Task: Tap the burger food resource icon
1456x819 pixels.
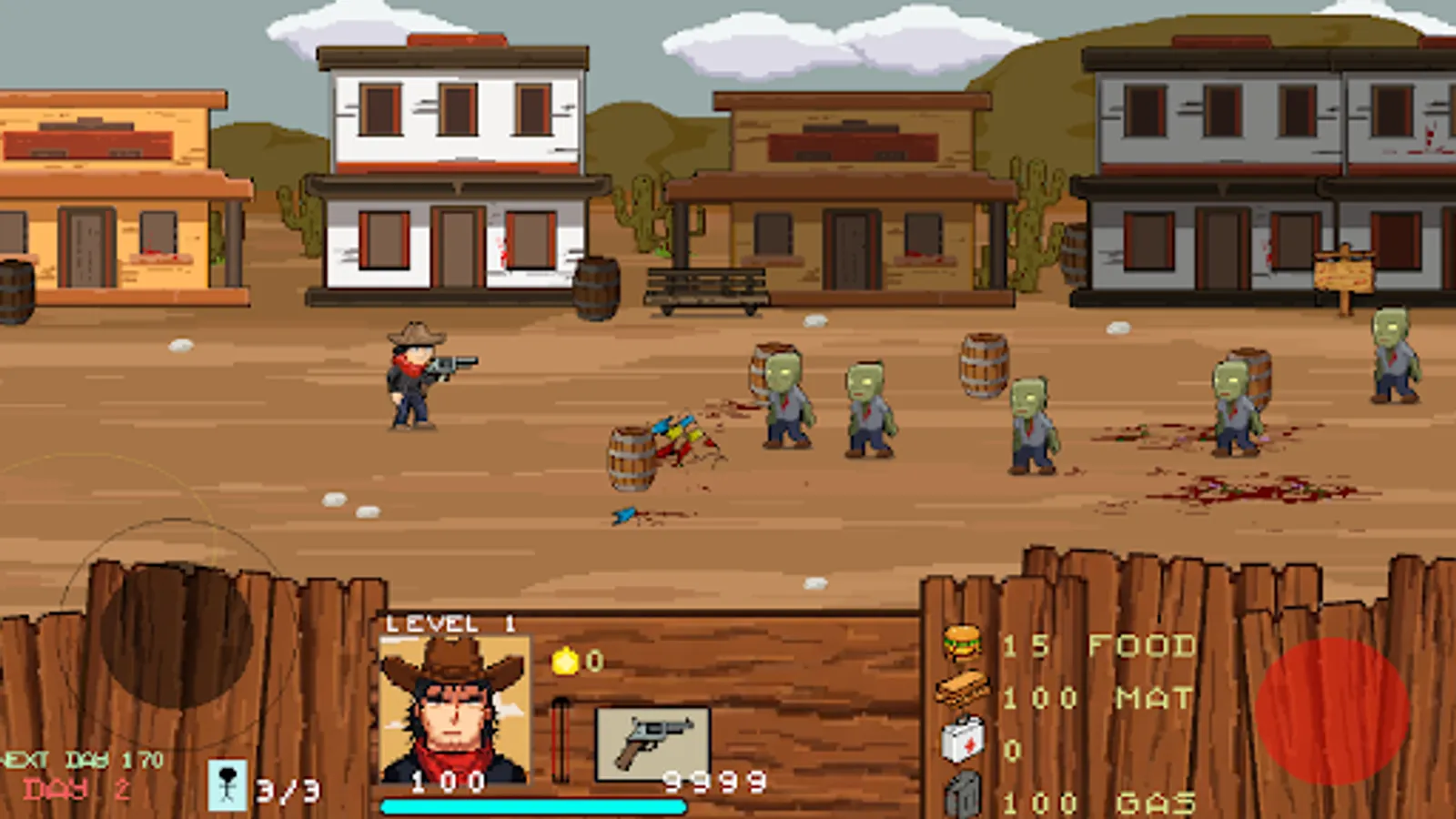Action: click(x=963, y=642)
